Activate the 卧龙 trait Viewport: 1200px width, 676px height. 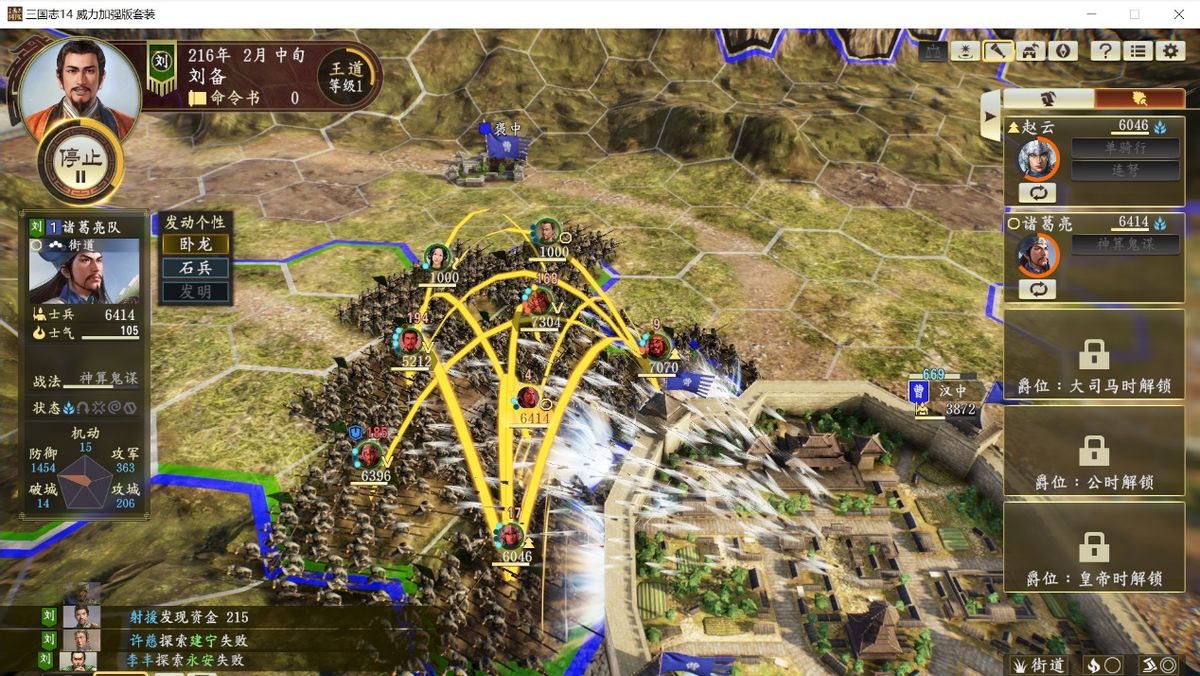coord(196,244)
